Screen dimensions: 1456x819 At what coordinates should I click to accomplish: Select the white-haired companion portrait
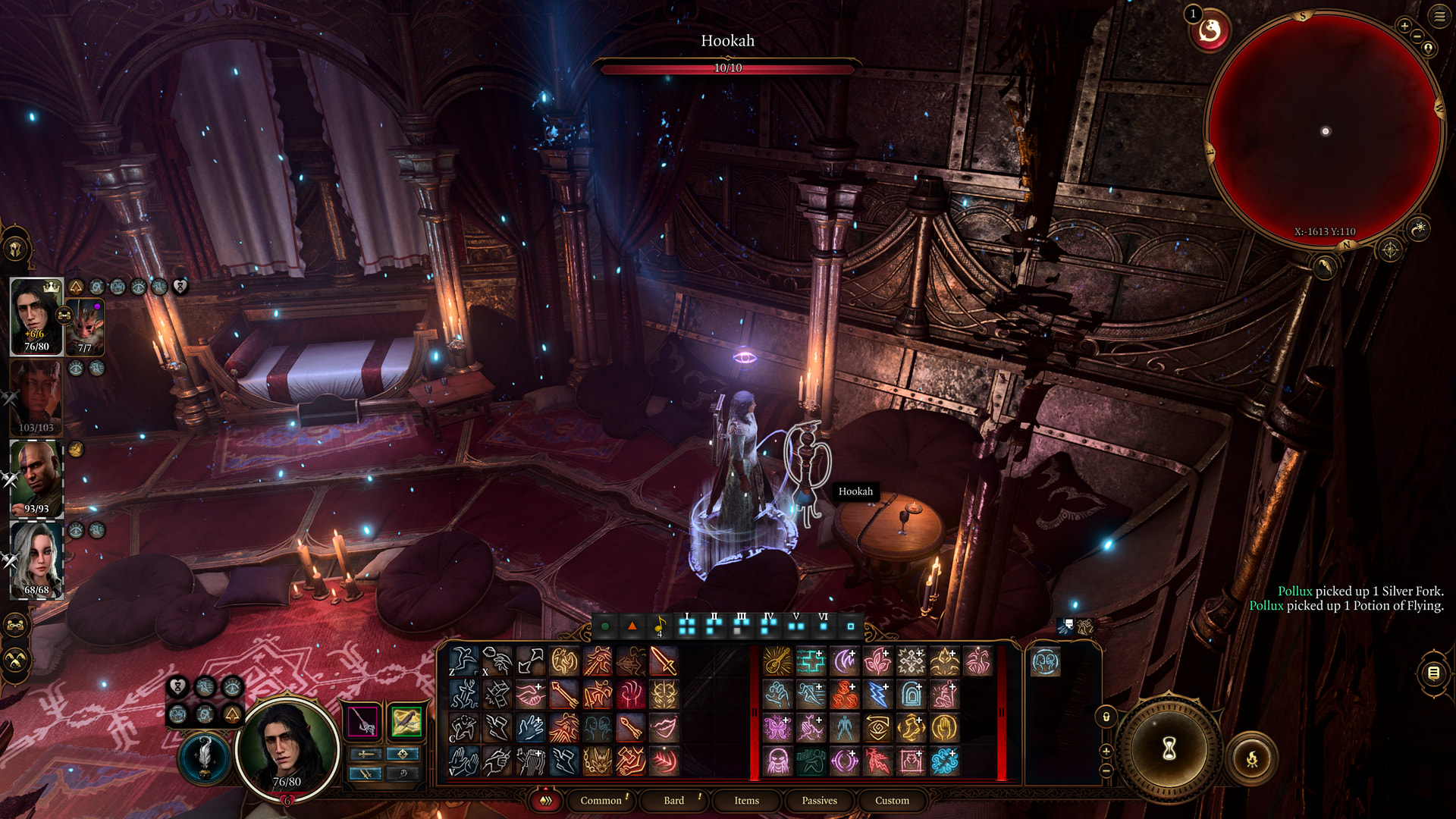[x=36, y=560]
